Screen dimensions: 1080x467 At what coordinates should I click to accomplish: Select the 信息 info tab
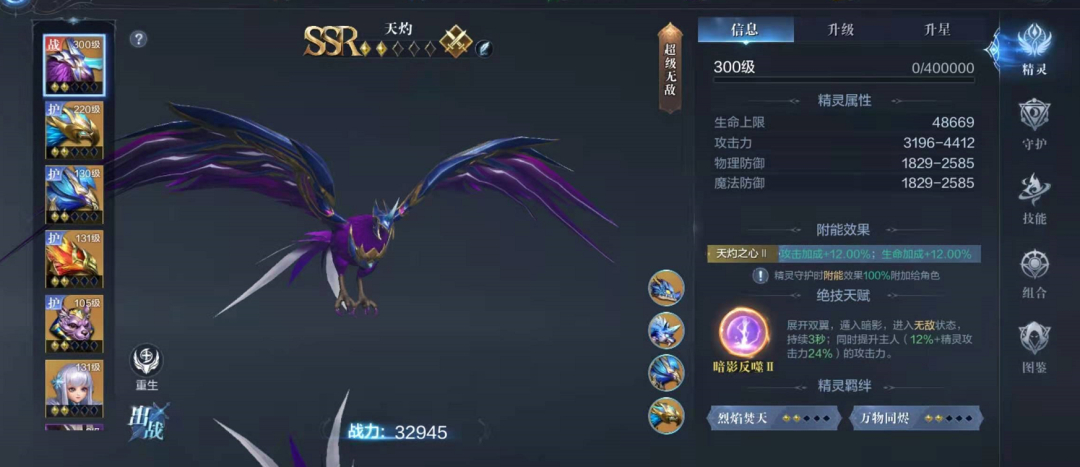[745, 29]
